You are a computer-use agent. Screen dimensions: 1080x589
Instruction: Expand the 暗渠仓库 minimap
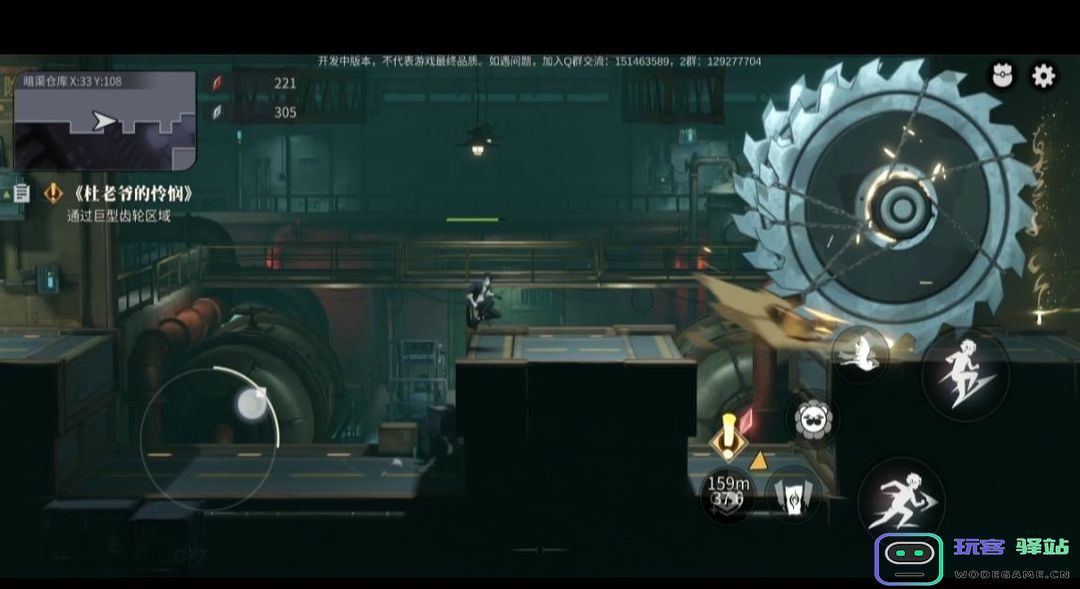104,120
